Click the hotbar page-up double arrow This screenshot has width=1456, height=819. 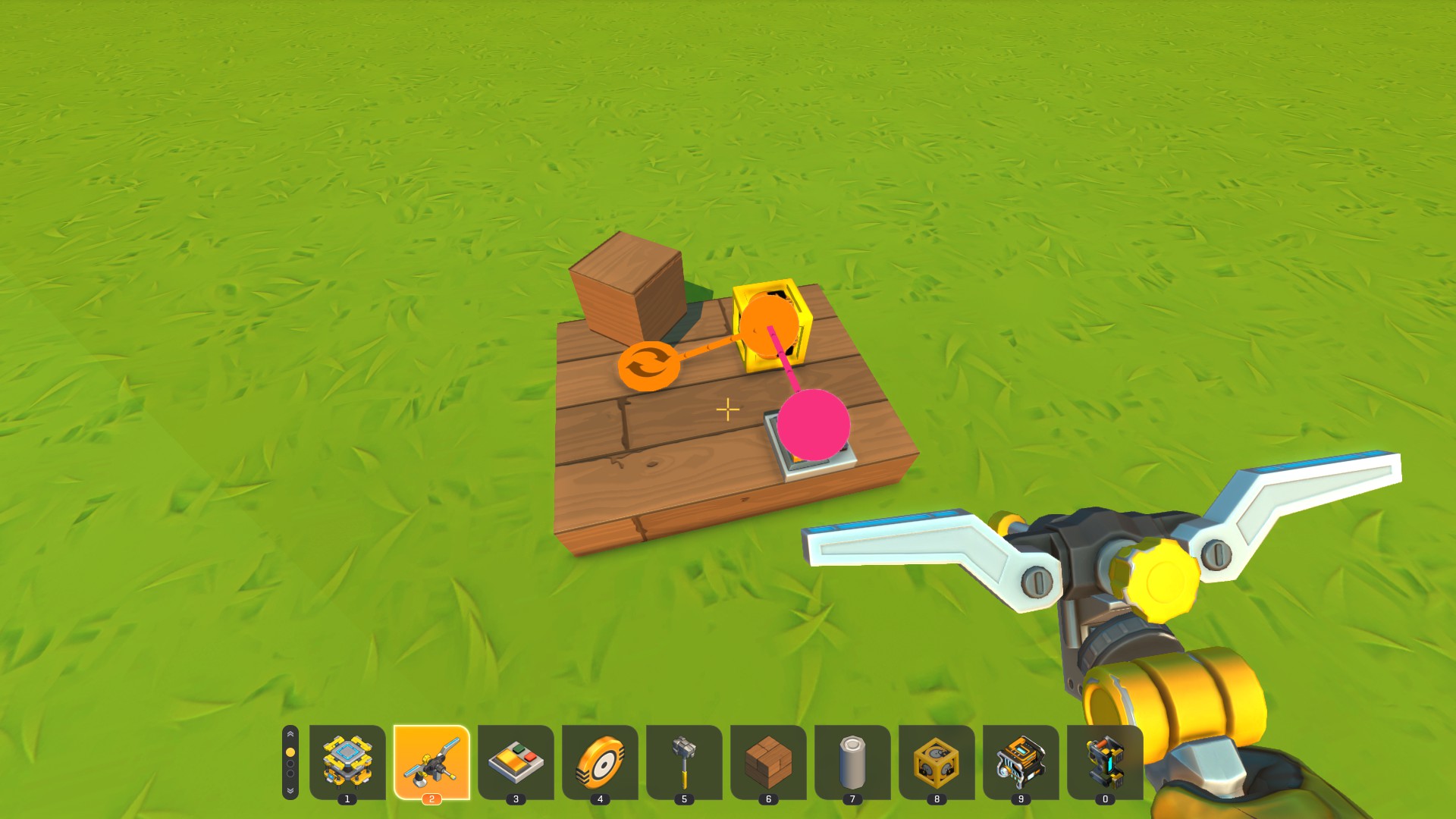tap(290, 735)
